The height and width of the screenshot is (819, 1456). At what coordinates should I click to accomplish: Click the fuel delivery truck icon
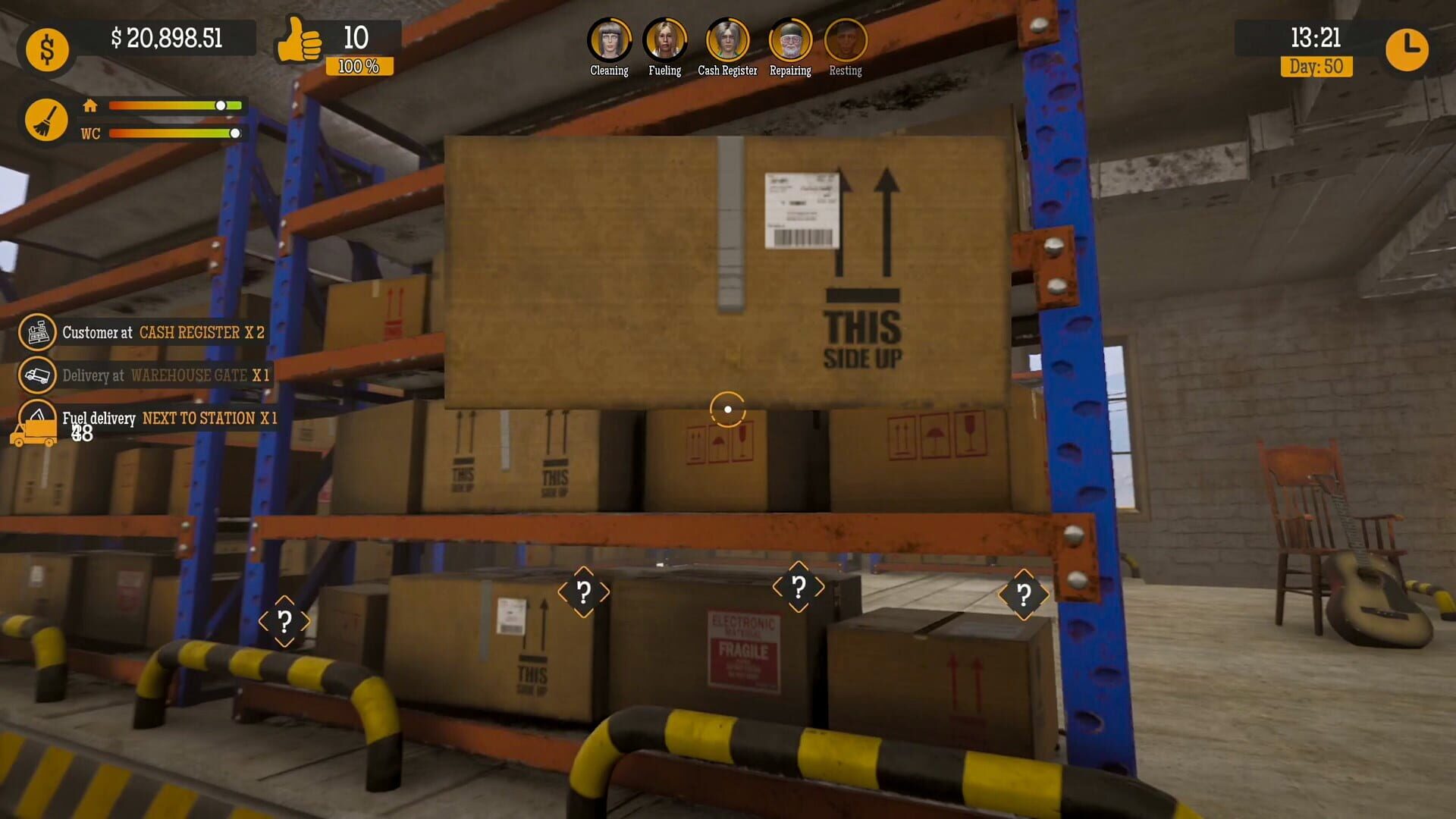[x=36, y=425]
